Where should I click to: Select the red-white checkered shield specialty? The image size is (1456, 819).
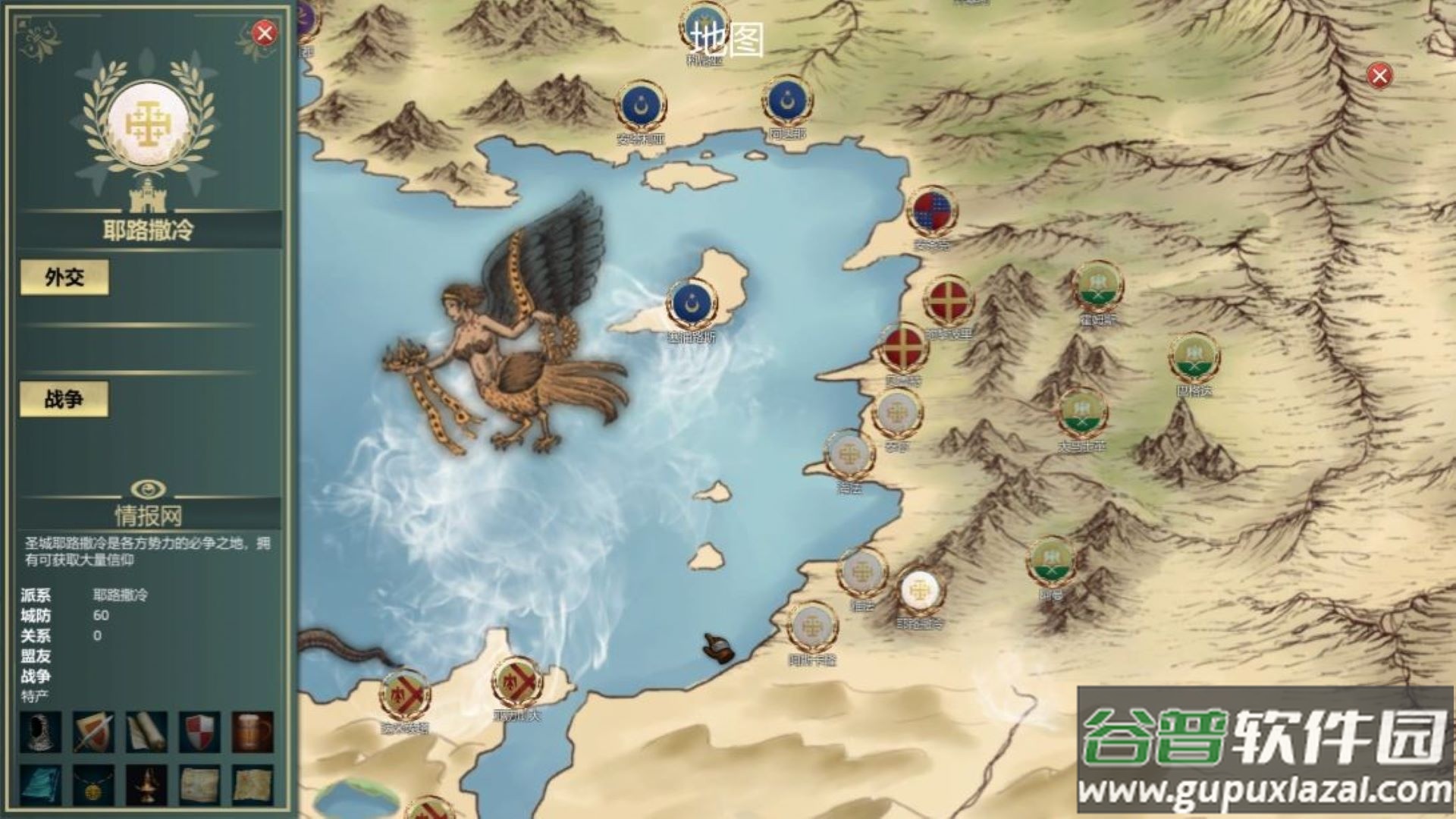(x=199, y=733)
